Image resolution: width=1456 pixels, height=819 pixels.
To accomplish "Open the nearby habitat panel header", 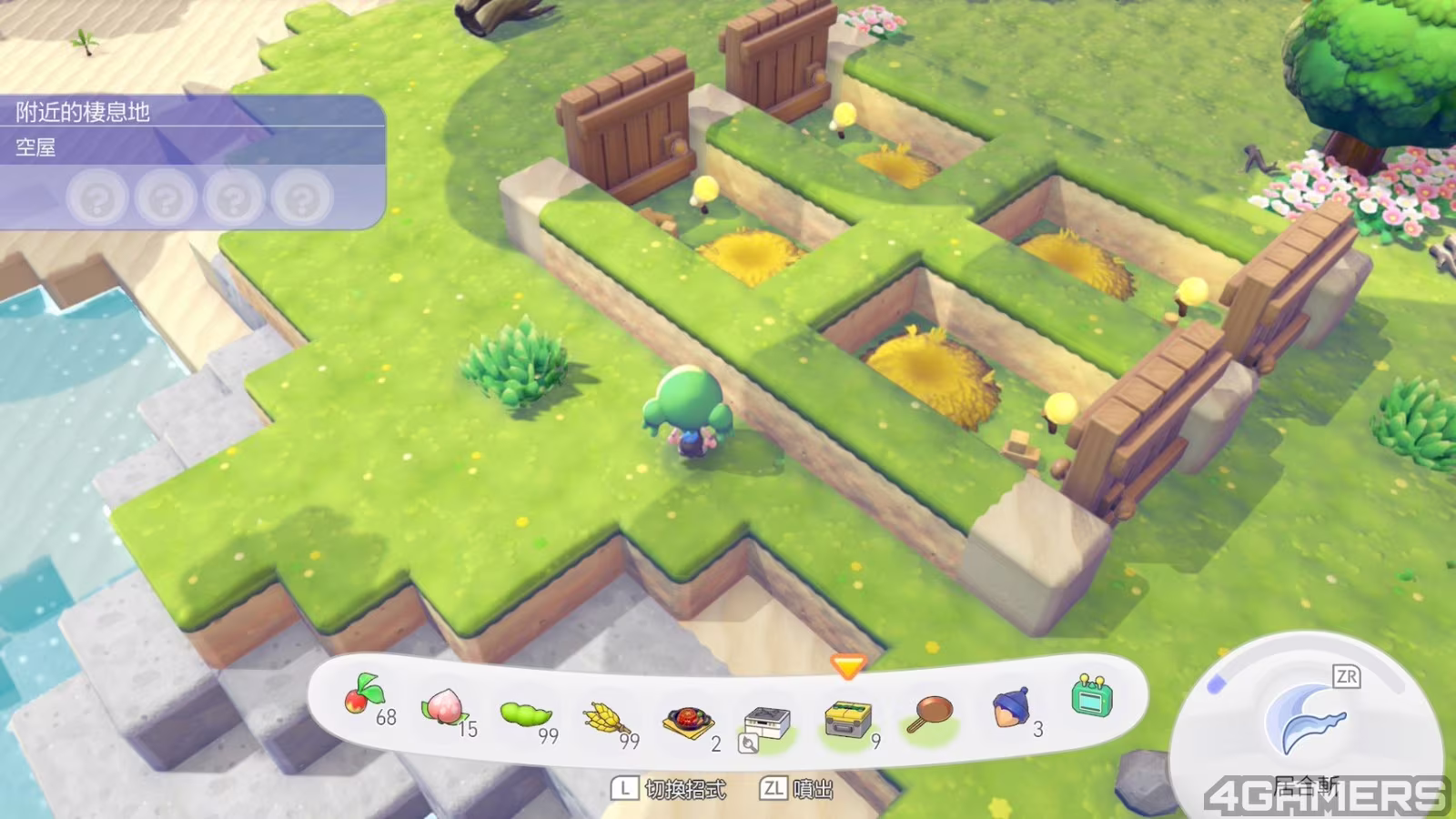I will click(83, 112).
